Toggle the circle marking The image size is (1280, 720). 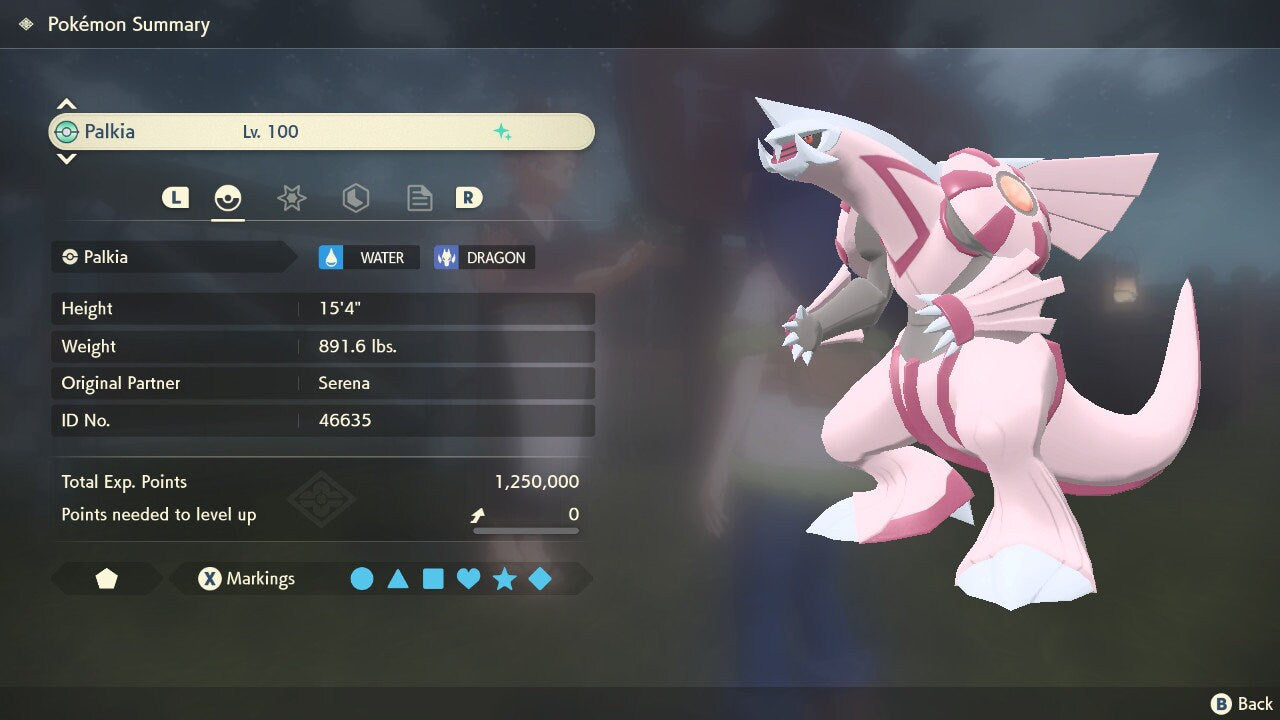click(362, 579)
